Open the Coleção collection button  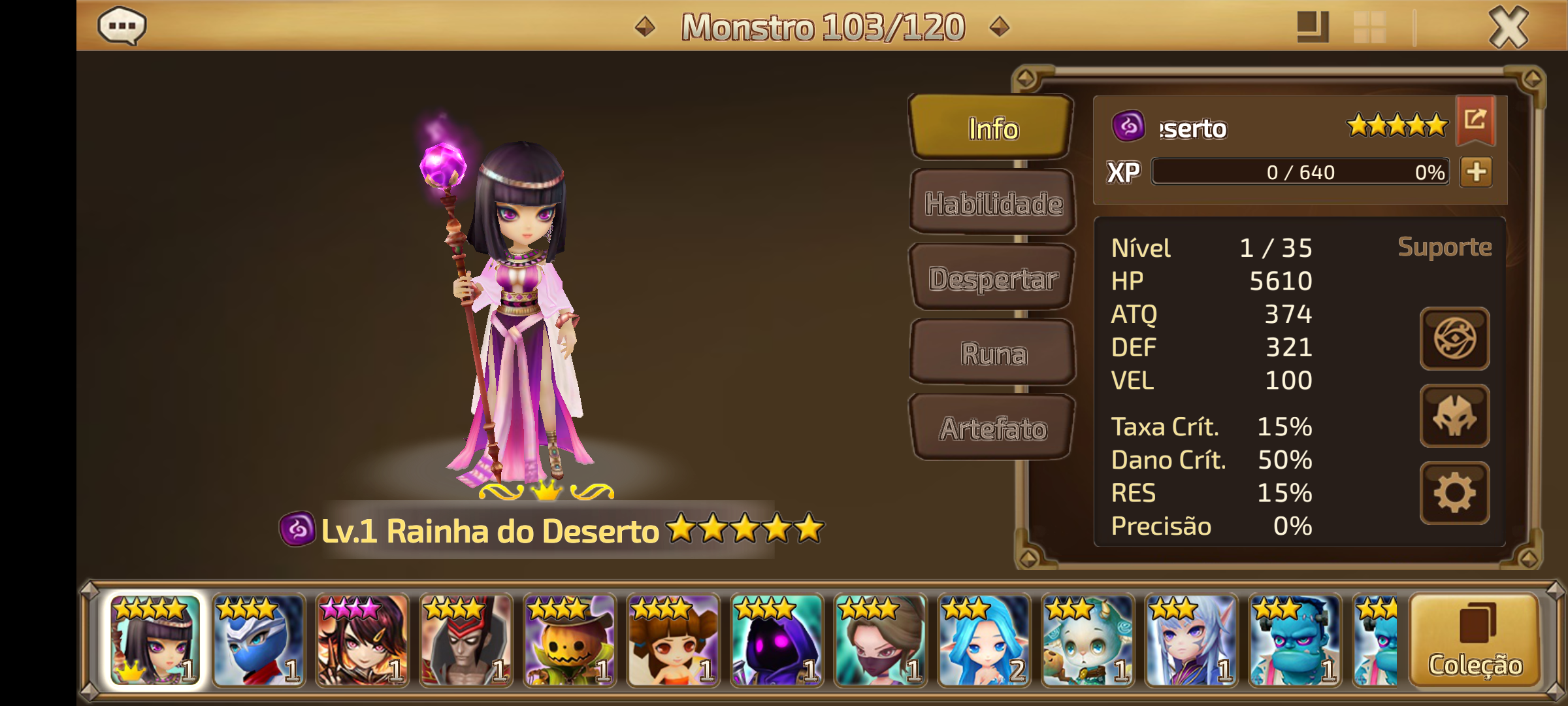(x=1475, y=641)
